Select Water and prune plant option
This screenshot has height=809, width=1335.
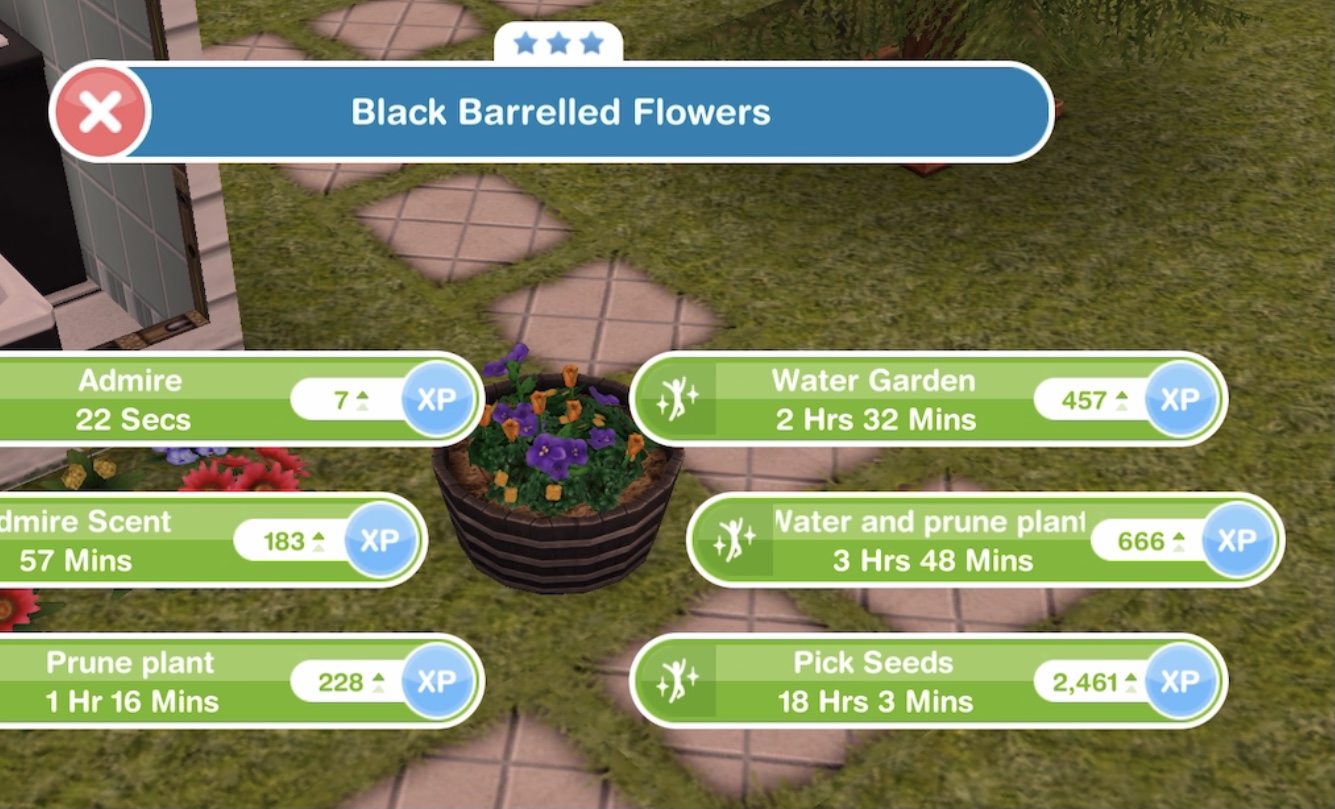[930, 540]
